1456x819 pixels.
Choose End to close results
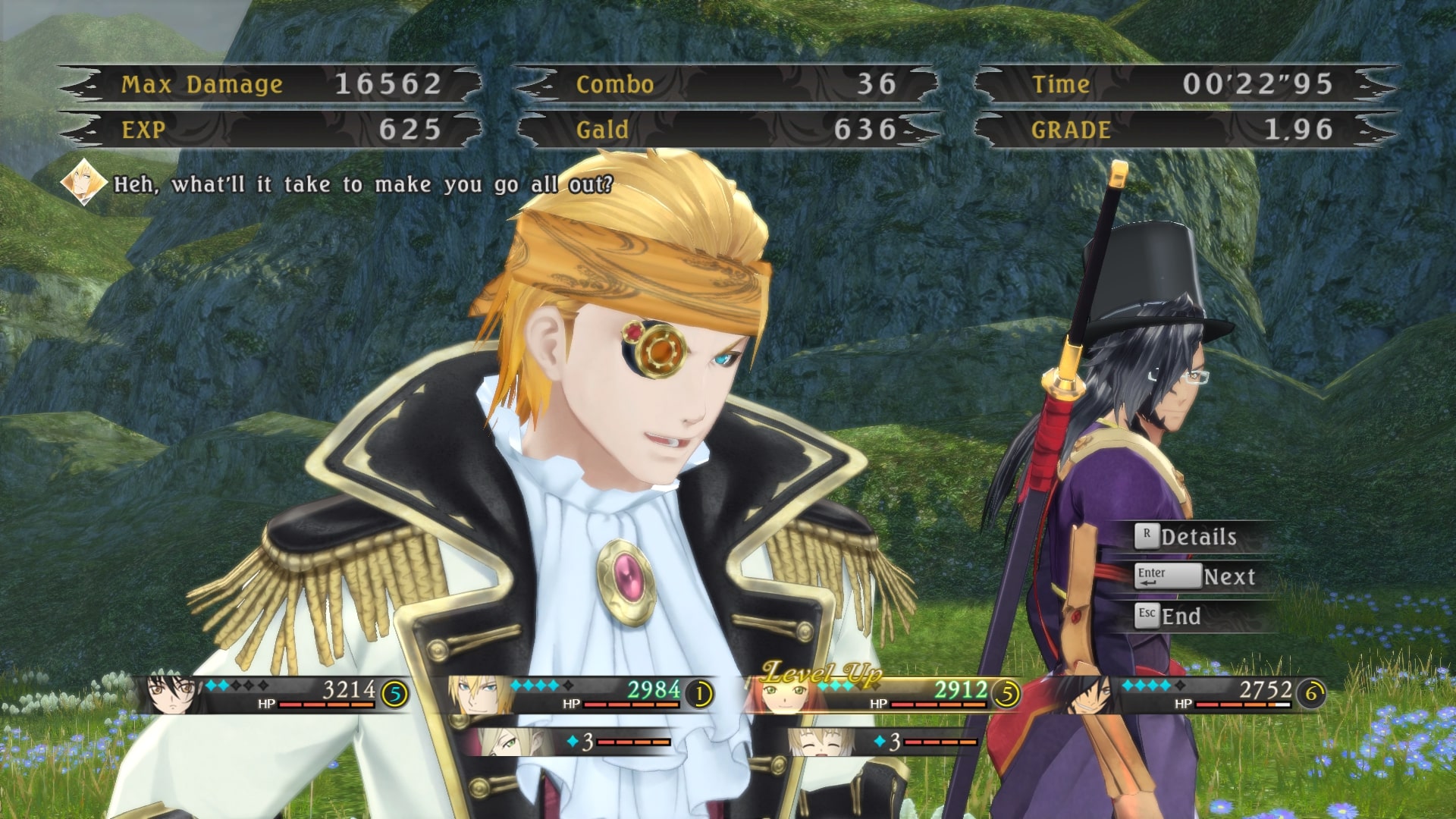click(x=1180, y=617)
